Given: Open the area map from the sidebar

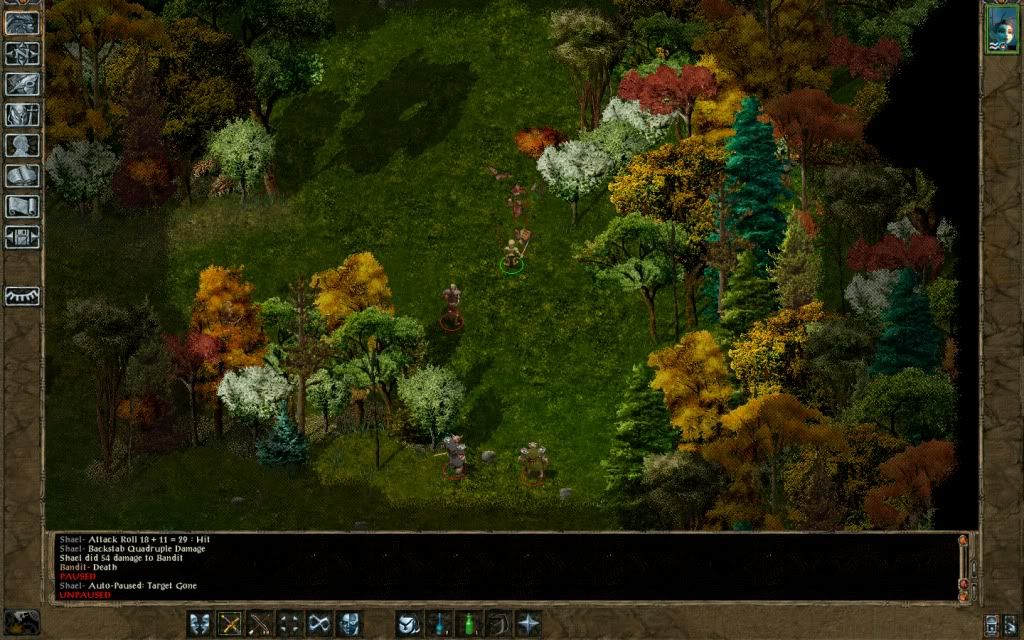Looking at the screenshot, I should tap(22, 53).
